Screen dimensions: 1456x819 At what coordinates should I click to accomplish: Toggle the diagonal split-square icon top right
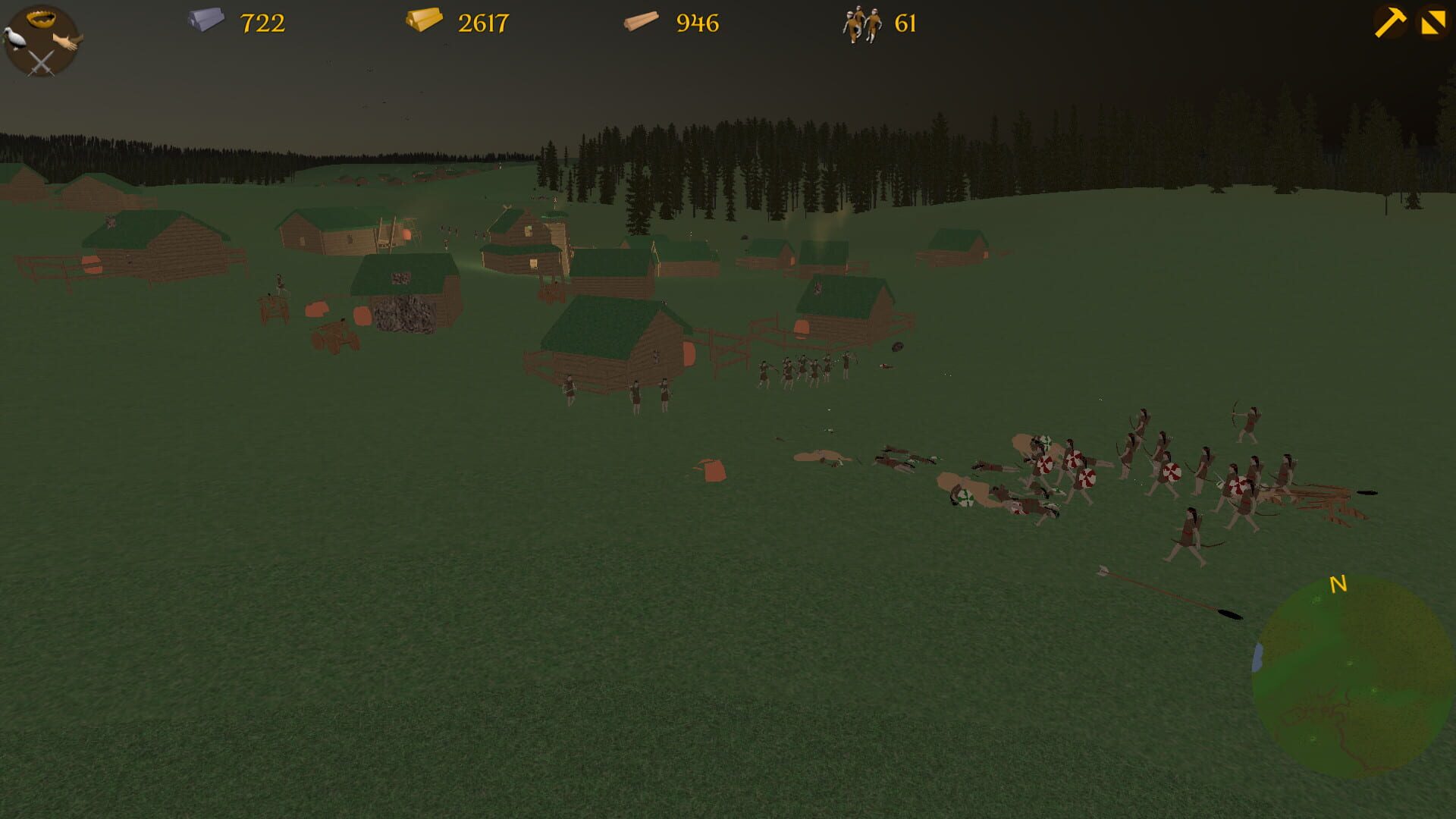coord(1432,19)
